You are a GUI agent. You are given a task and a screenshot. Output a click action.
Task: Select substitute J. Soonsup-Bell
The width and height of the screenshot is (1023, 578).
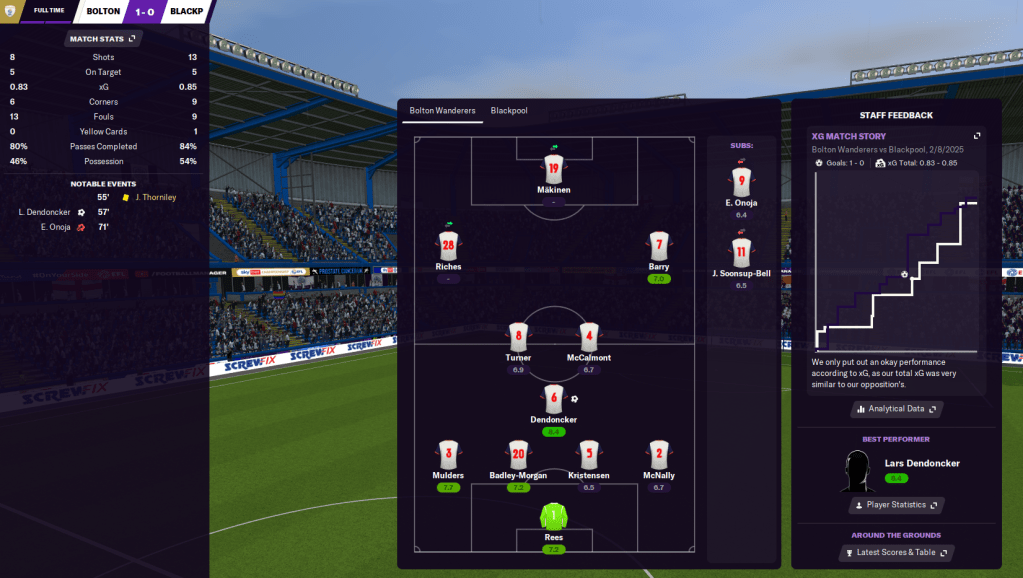coord(741,252)
